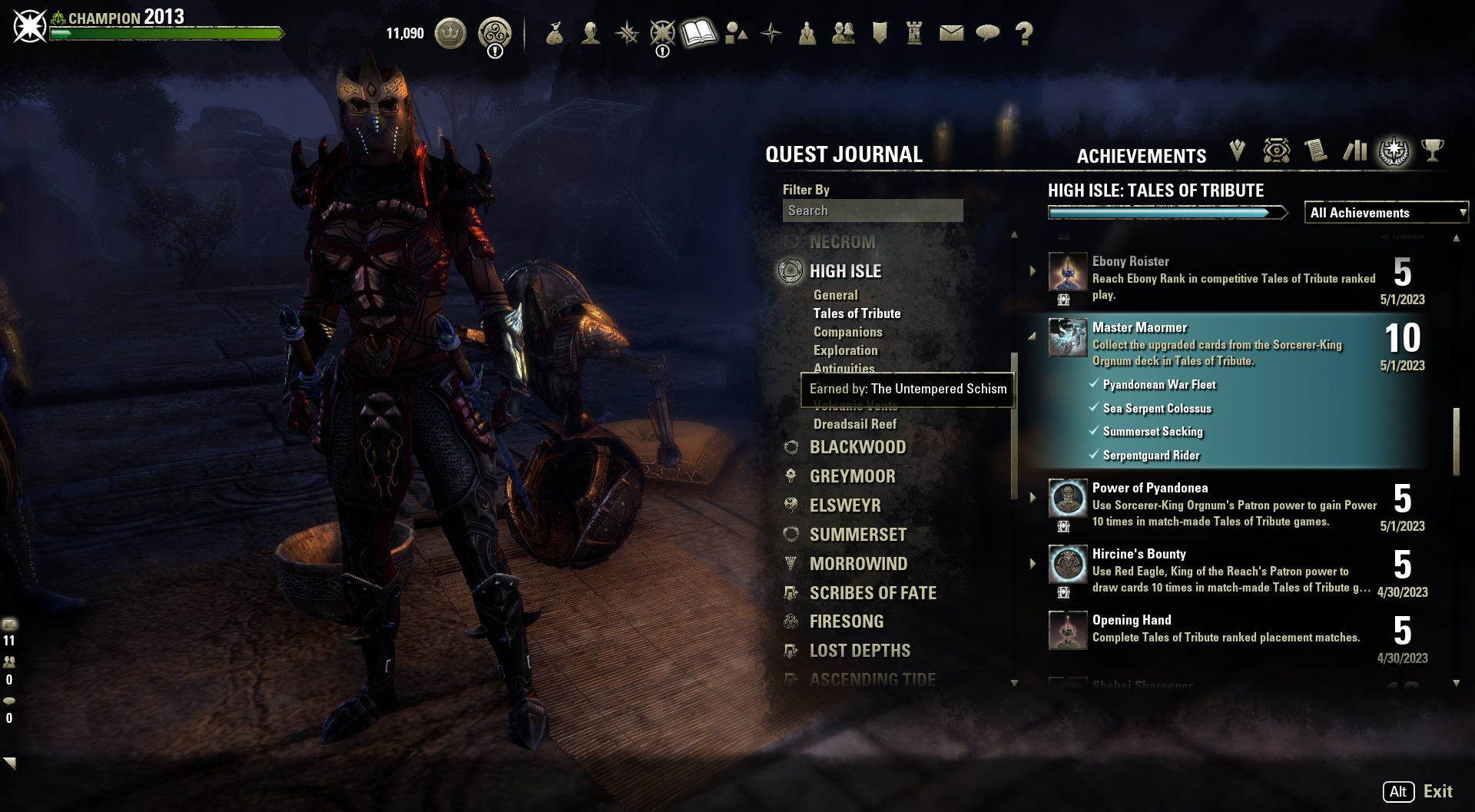Show the Companions subcategory
This screenshot has width=1475, height=812.
pos(847,332)
